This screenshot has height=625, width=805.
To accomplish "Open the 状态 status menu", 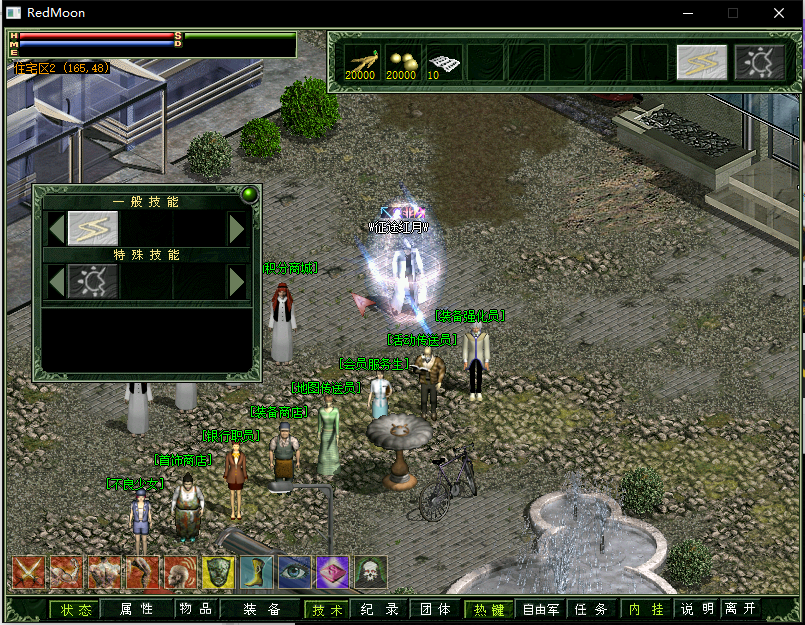I will 76,609.
